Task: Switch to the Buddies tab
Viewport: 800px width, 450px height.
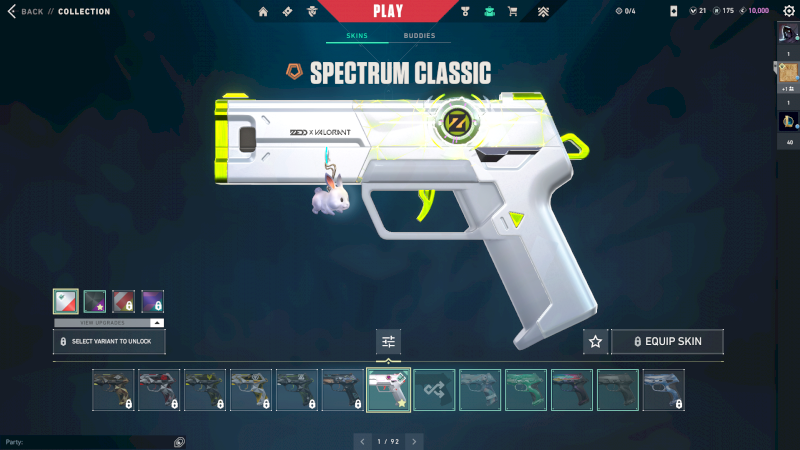Action: pyautogui.click(x=419, y=35)
